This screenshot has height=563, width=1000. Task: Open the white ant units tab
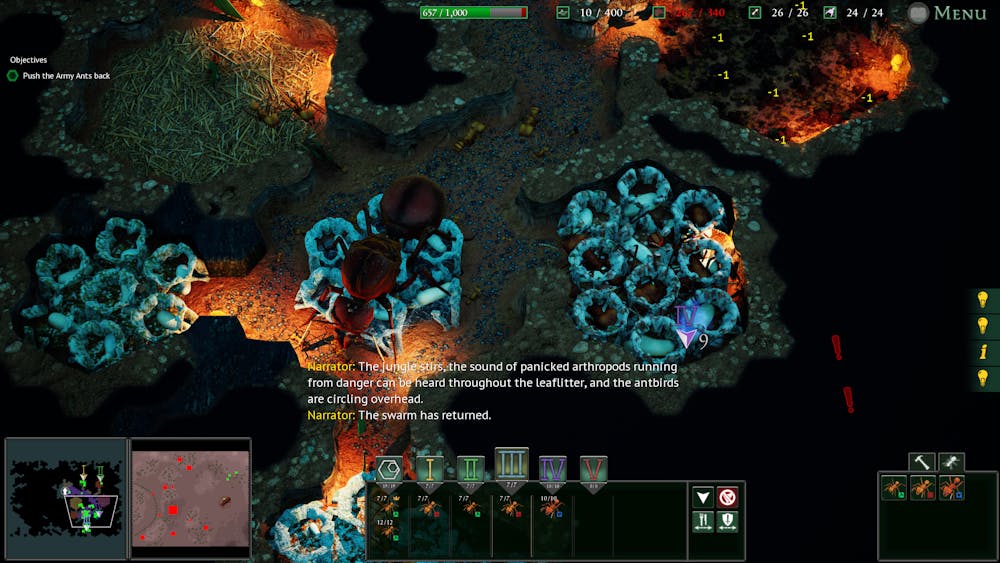951,461
